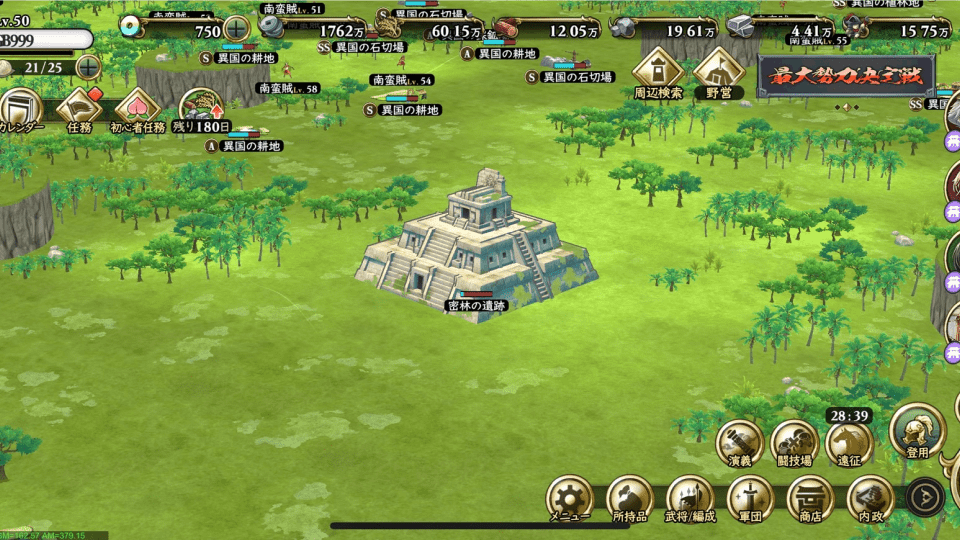Add currency with the plus beside 750
960x540 pixels.
point(236,29)
